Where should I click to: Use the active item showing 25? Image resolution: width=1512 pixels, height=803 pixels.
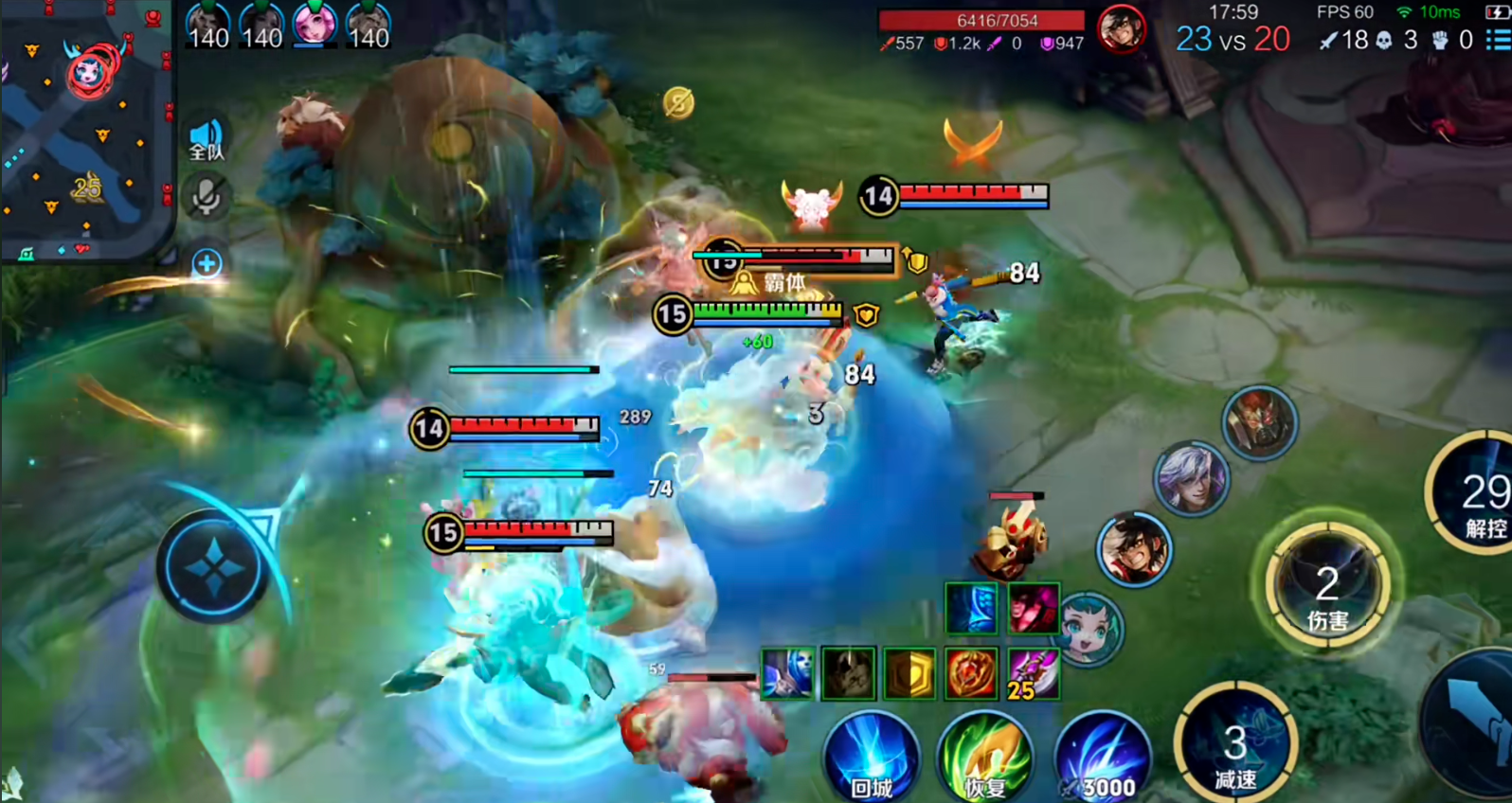pos(1032,674)
